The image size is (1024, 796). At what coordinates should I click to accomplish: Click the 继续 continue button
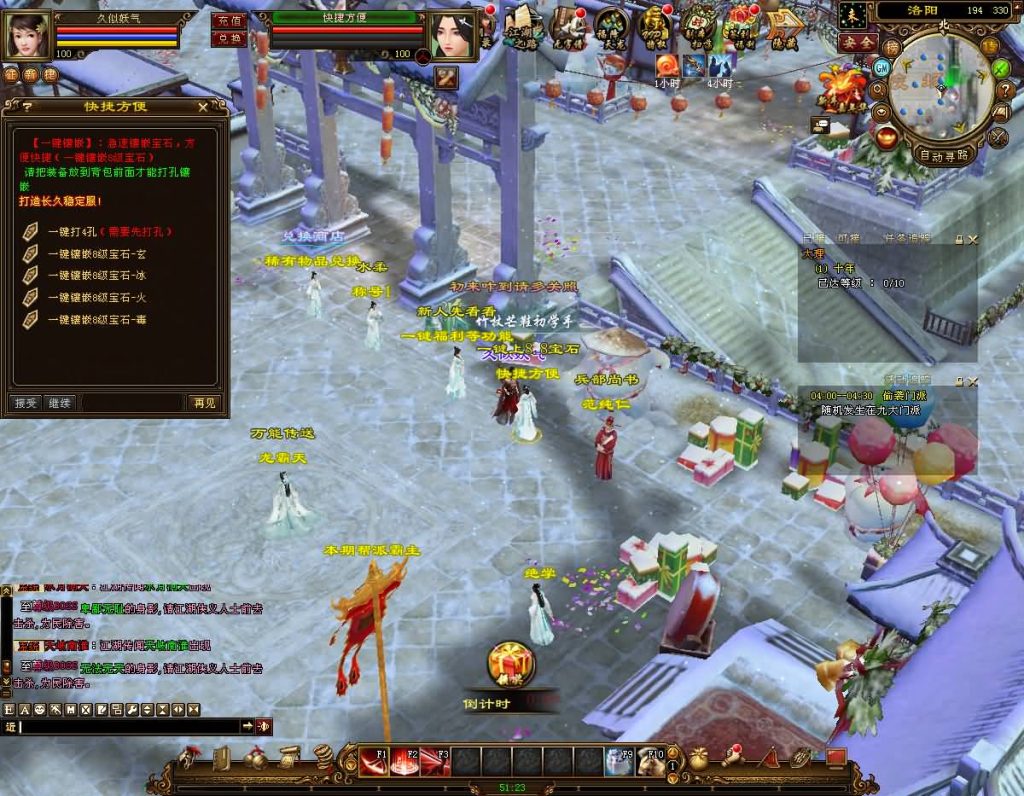(x=60, y=403)
